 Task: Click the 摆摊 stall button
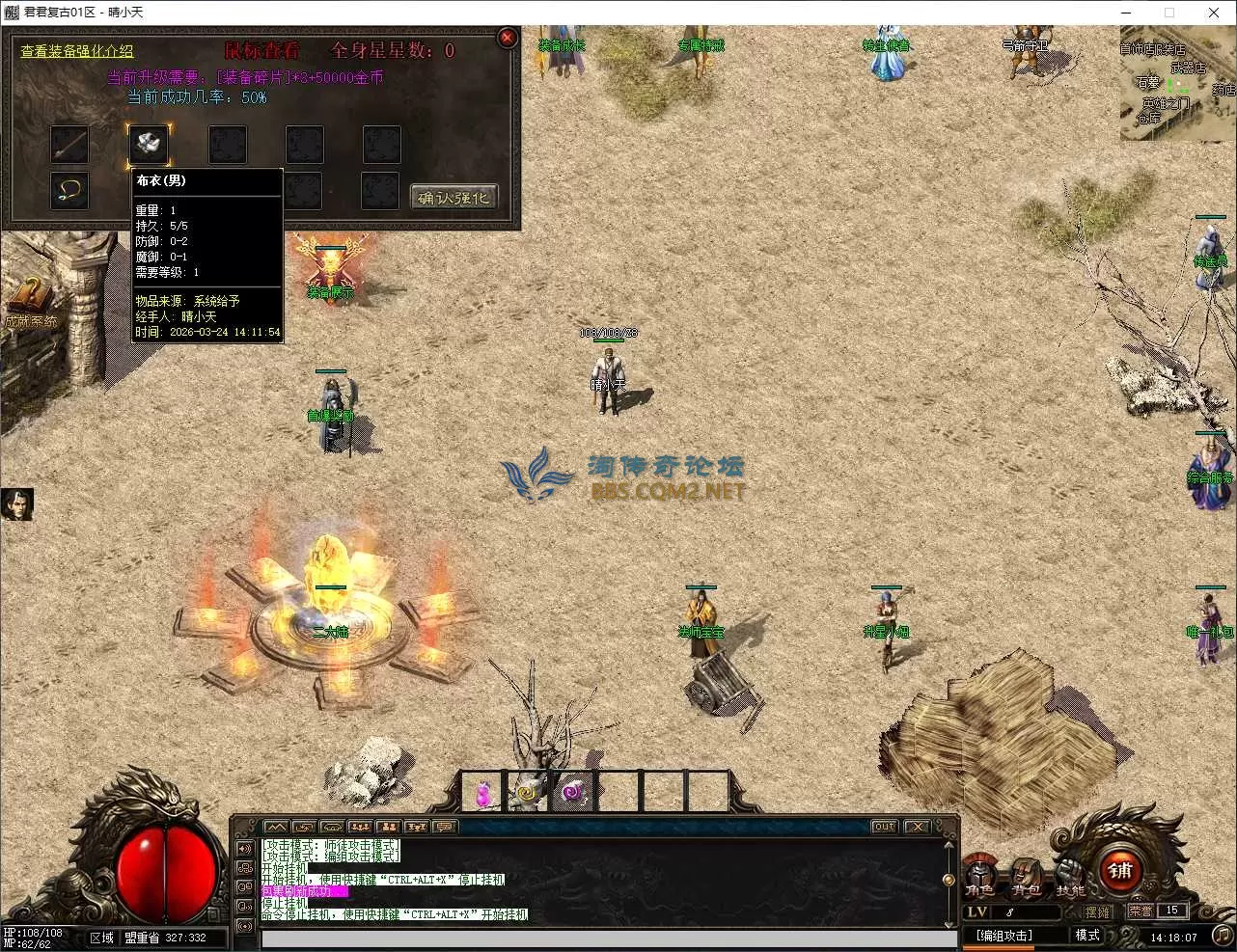(x=1097, y=911)
